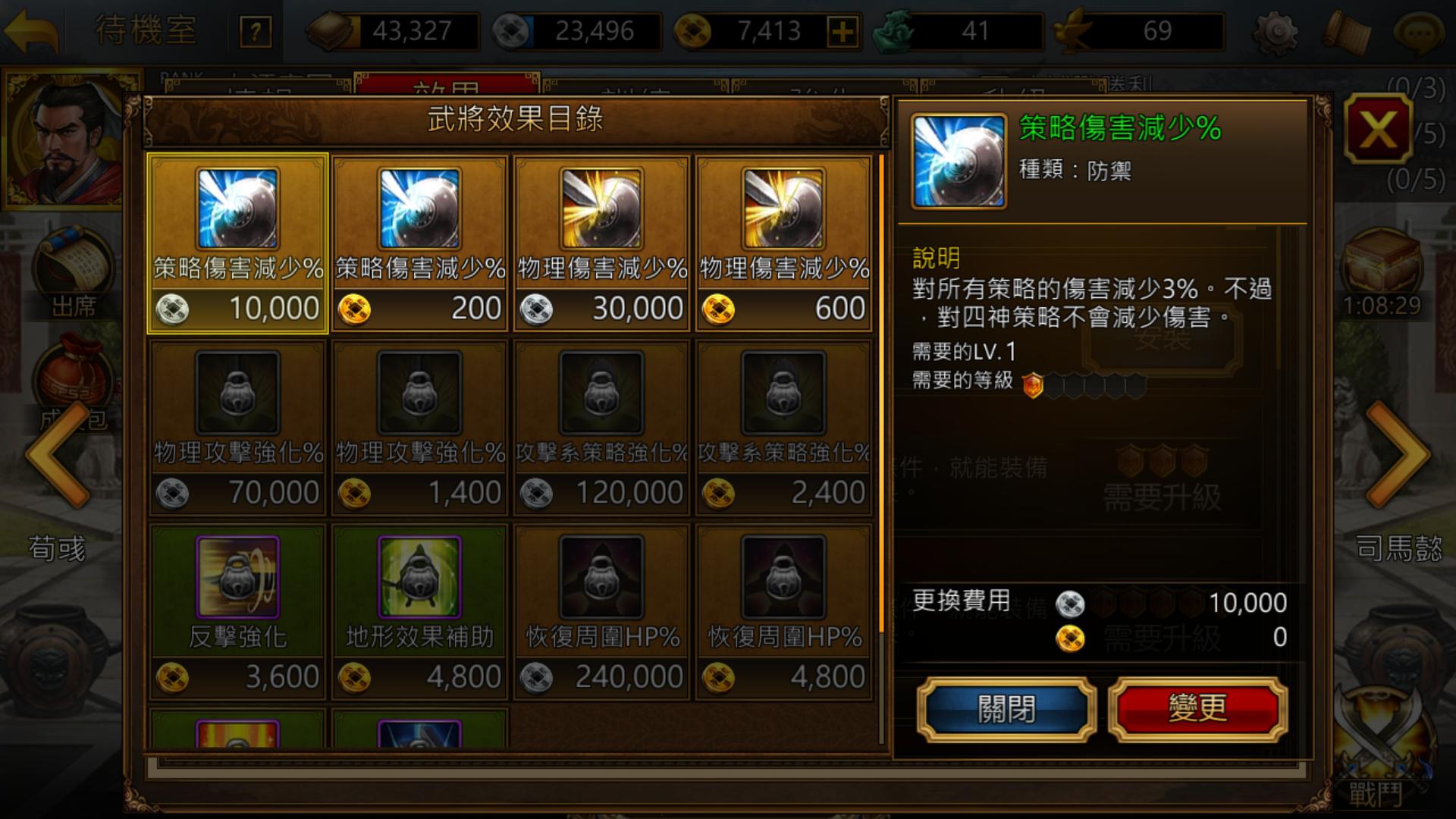Tap the back arrow in top left corner

[30, 29]
